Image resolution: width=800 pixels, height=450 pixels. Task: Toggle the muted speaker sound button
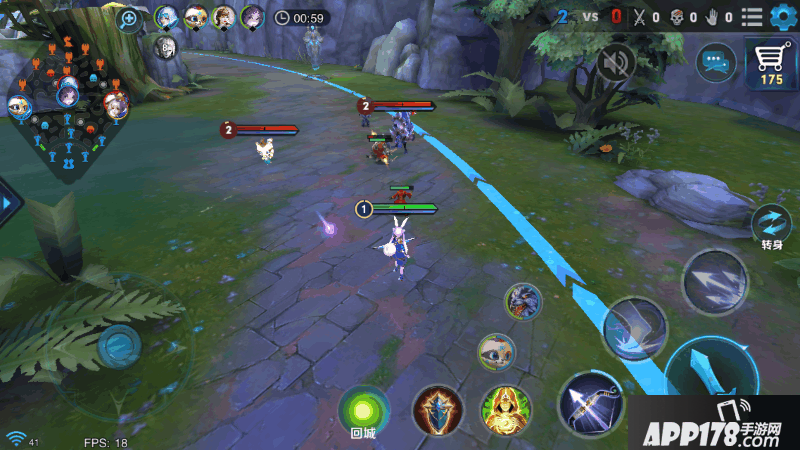617,63
